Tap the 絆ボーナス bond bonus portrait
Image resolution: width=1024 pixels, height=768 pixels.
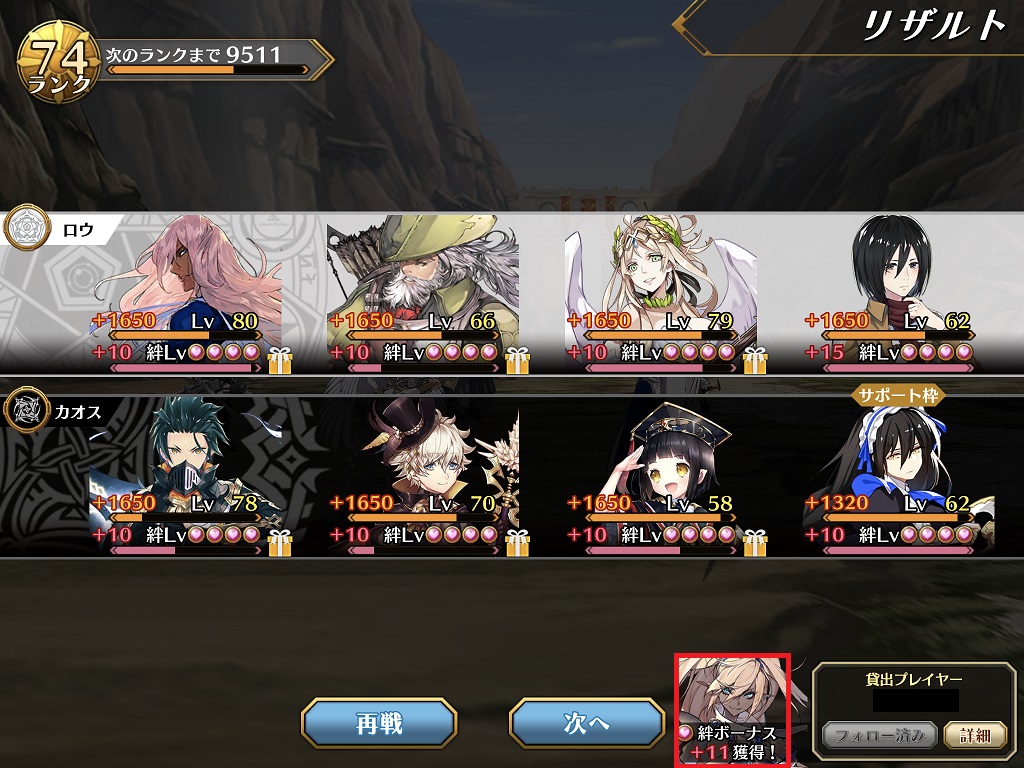732,710
